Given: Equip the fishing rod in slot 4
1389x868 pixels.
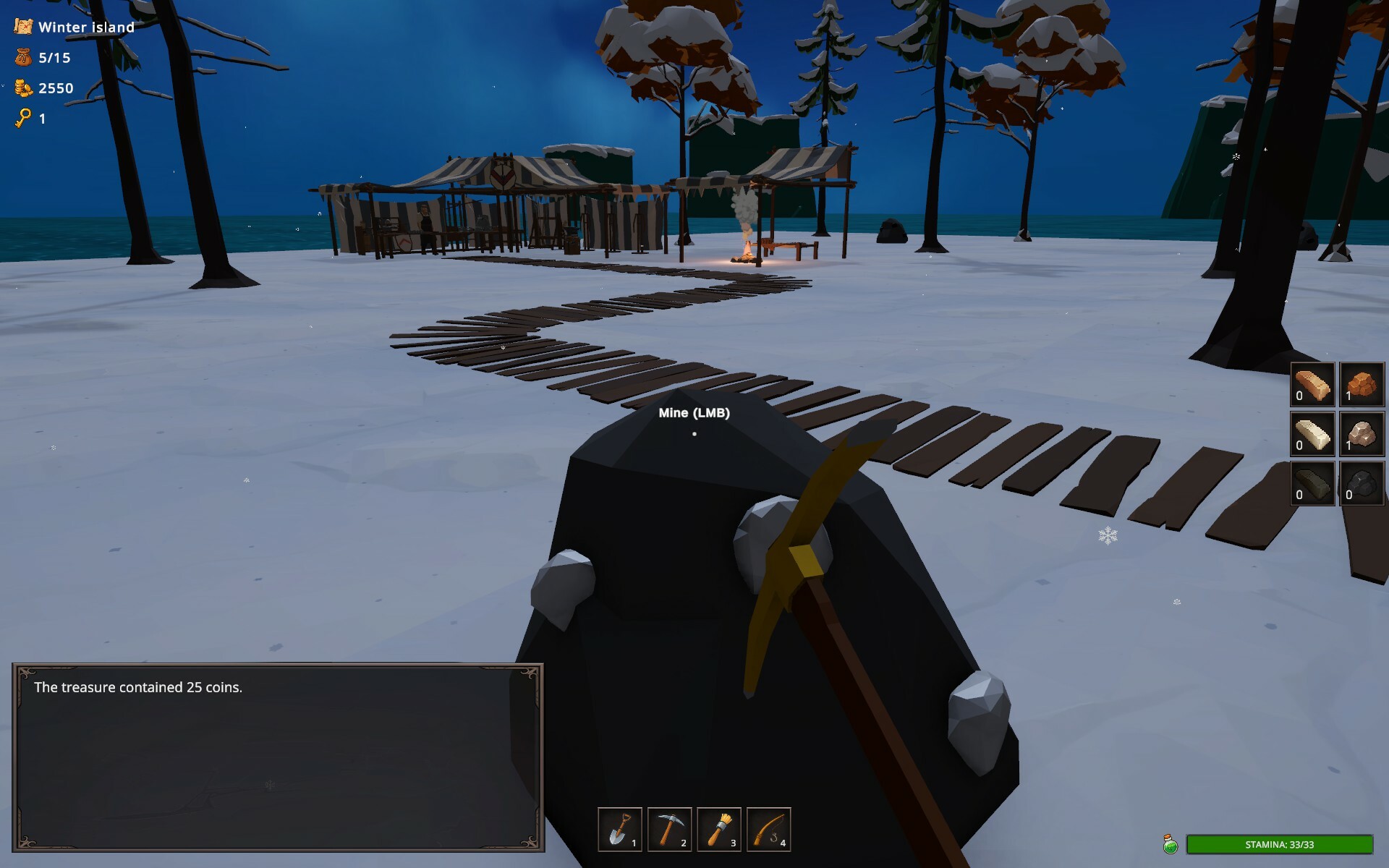Looking at the screenshot, I should pyautogui.click(x=770, y=830).
